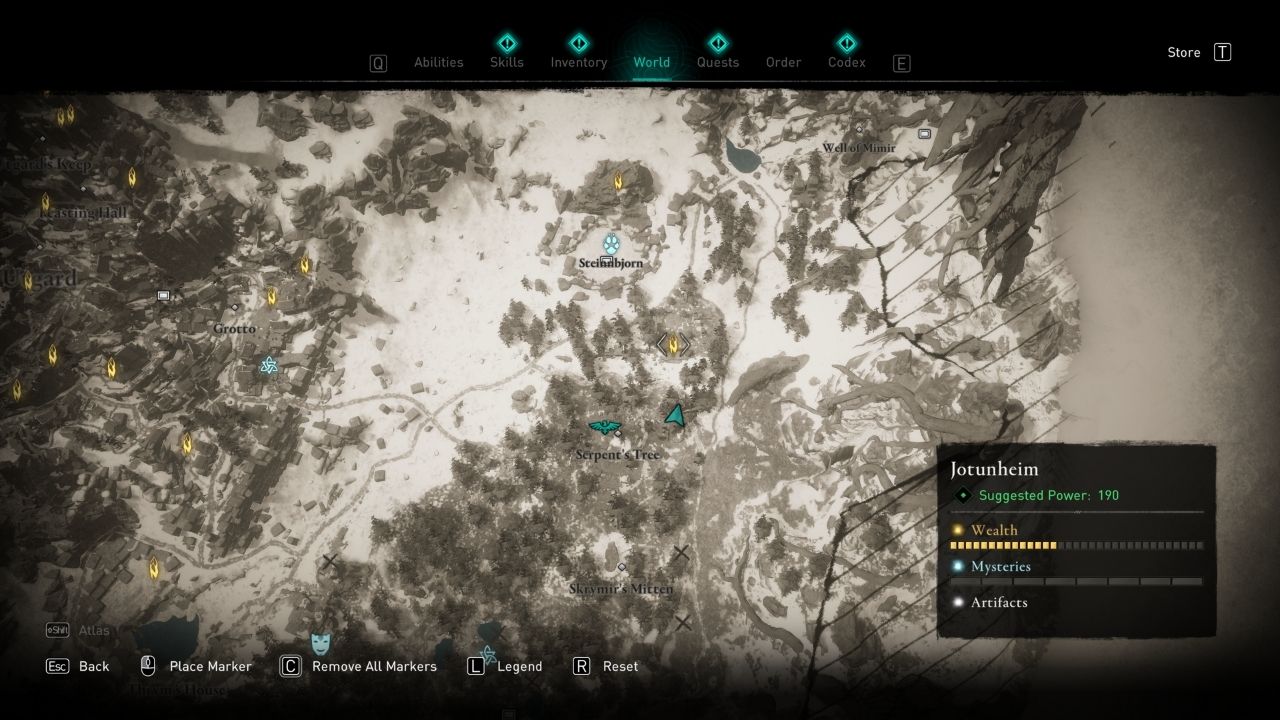Screen dimensions: 1280x720
Task: Select the Steinnbjorn paw marker
Action: [612, 243]
